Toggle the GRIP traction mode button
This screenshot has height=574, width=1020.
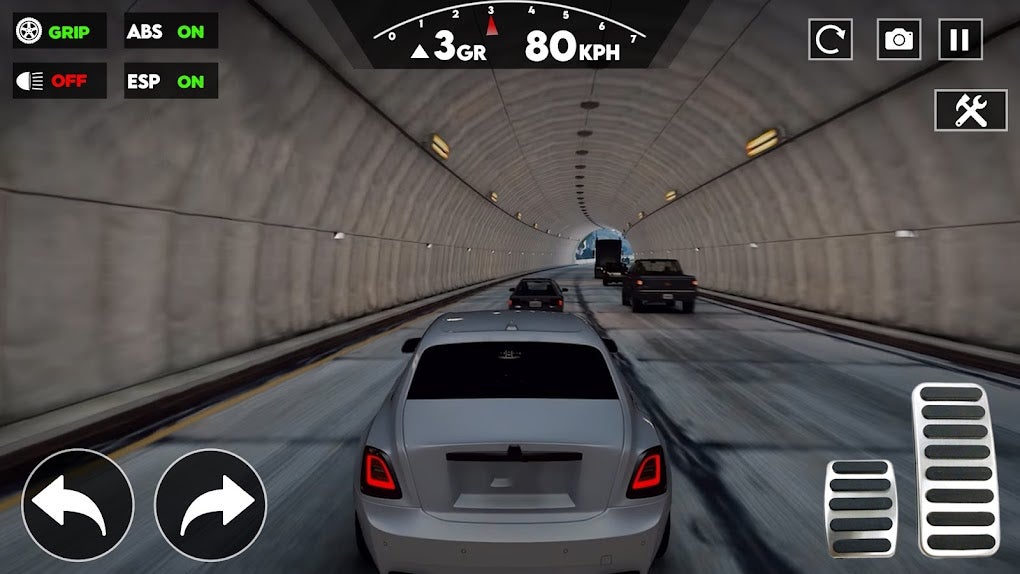pyautogui.click(x=59, y=31)
